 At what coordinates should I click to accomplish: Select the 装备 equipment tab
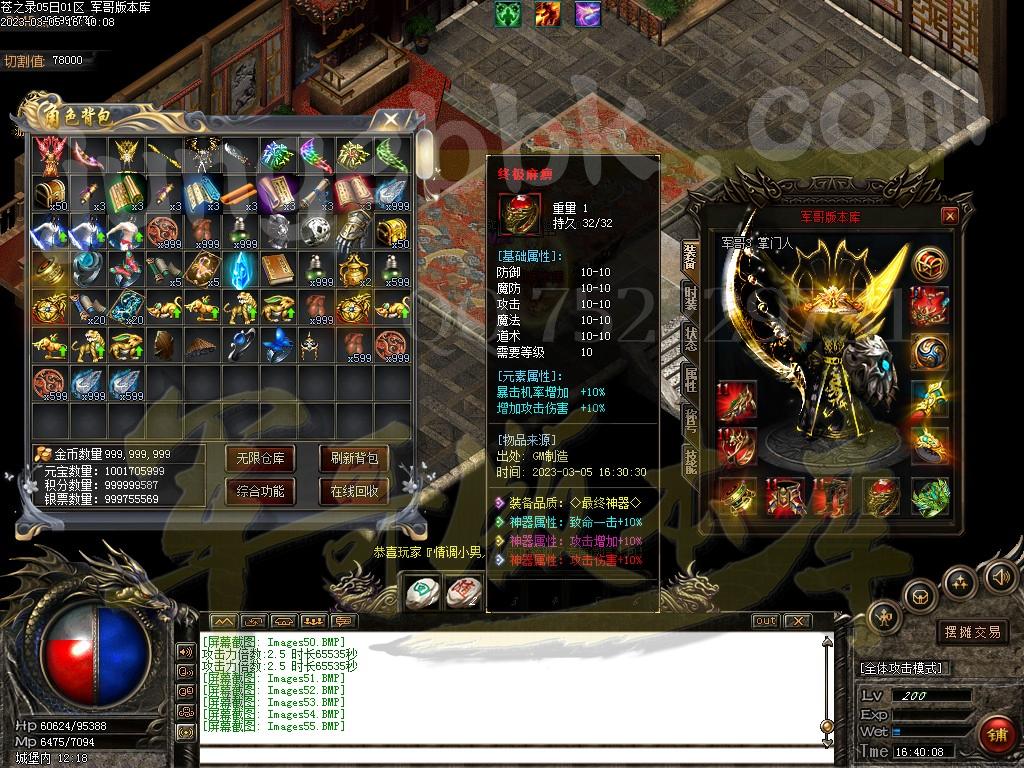click(690, 255)
